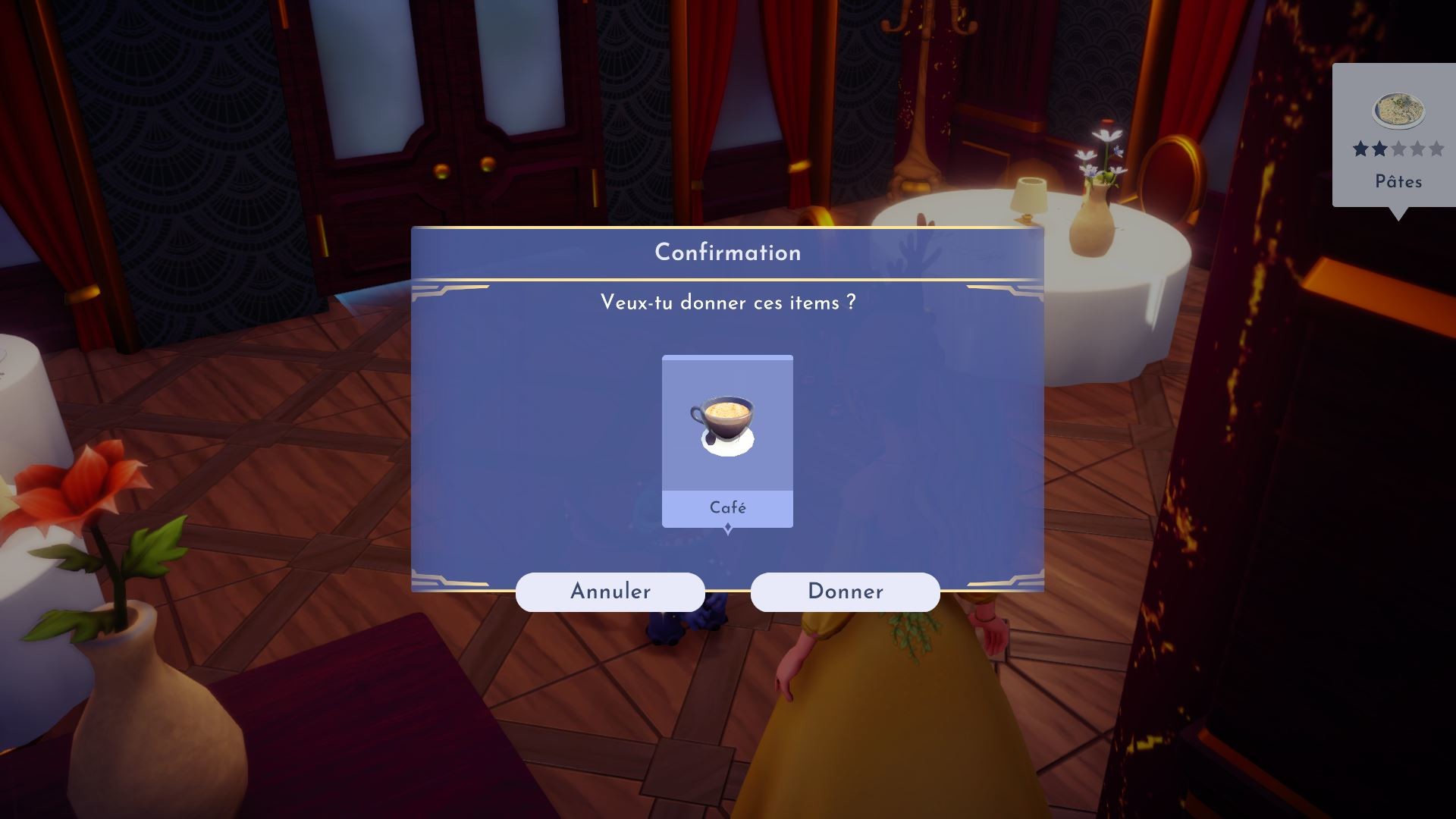
Task: Click Donner to confirm the gift
Action: coord(846,591)
